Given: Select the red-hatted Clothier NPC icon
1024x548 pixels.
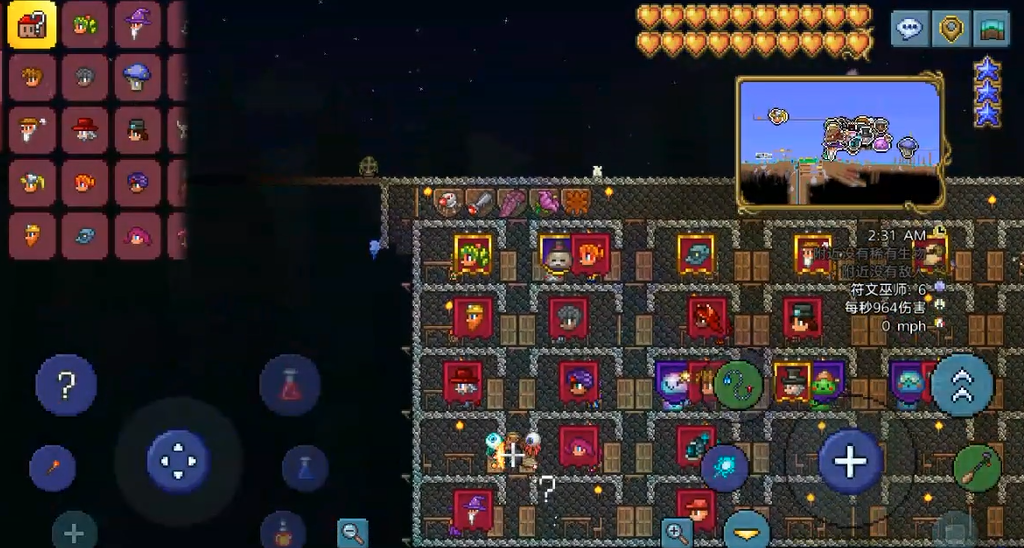Looking at the screenshot, I should pyautogui.click(x=85, y=129).
